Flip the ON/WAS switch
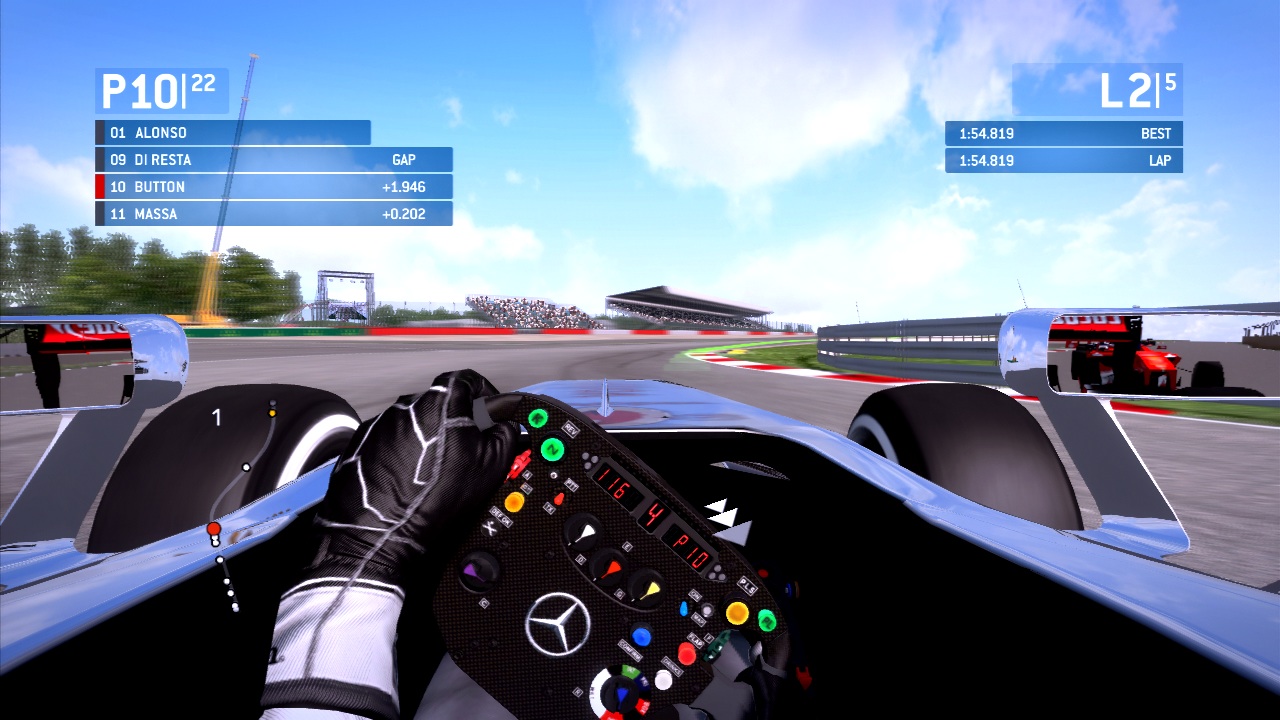Viewport: 1280px width, 720px height. click(x=685, y=606)
